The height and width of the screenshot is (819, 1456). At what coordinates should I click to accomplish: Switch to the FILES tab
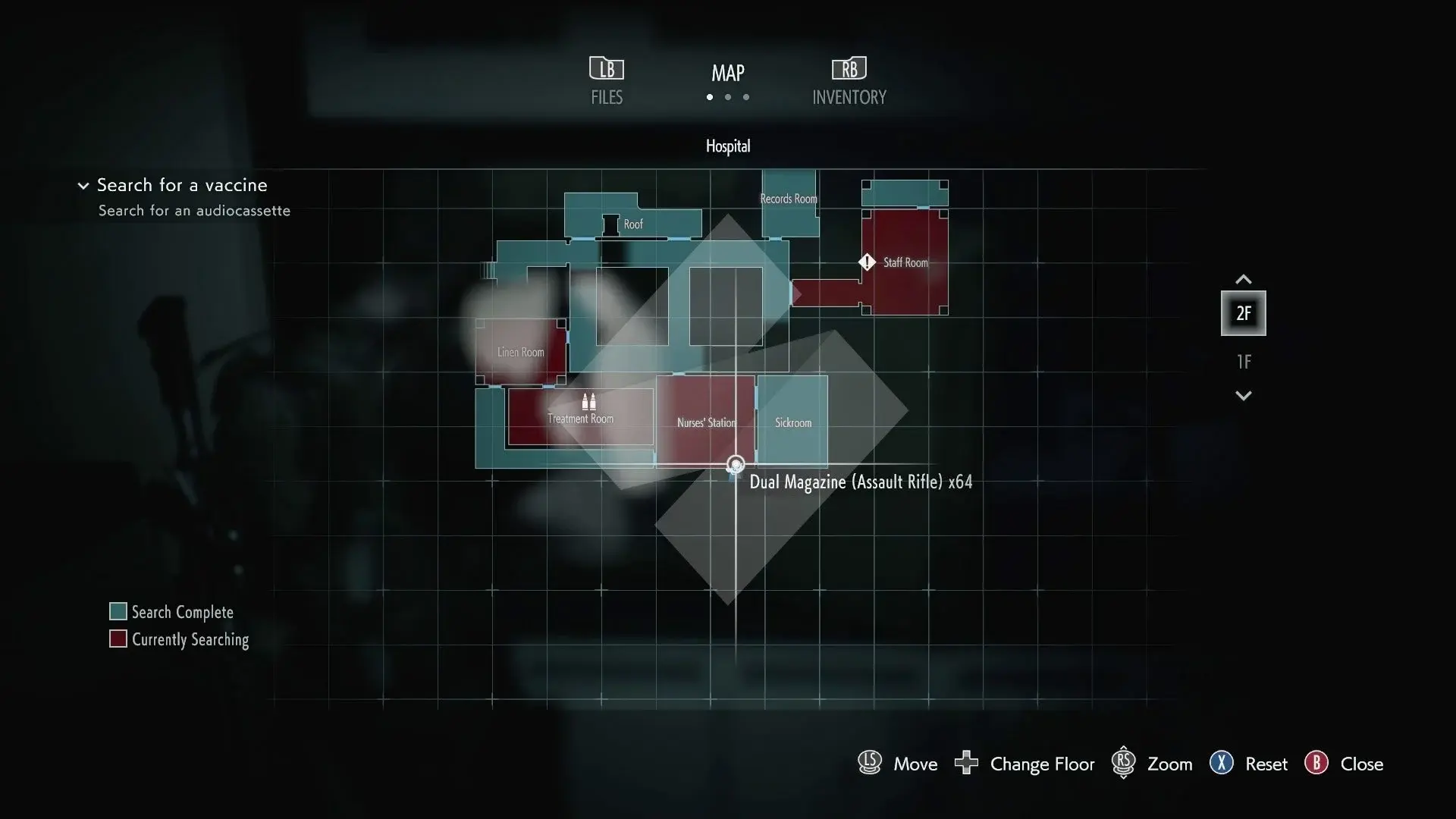(x=607, y=81)
